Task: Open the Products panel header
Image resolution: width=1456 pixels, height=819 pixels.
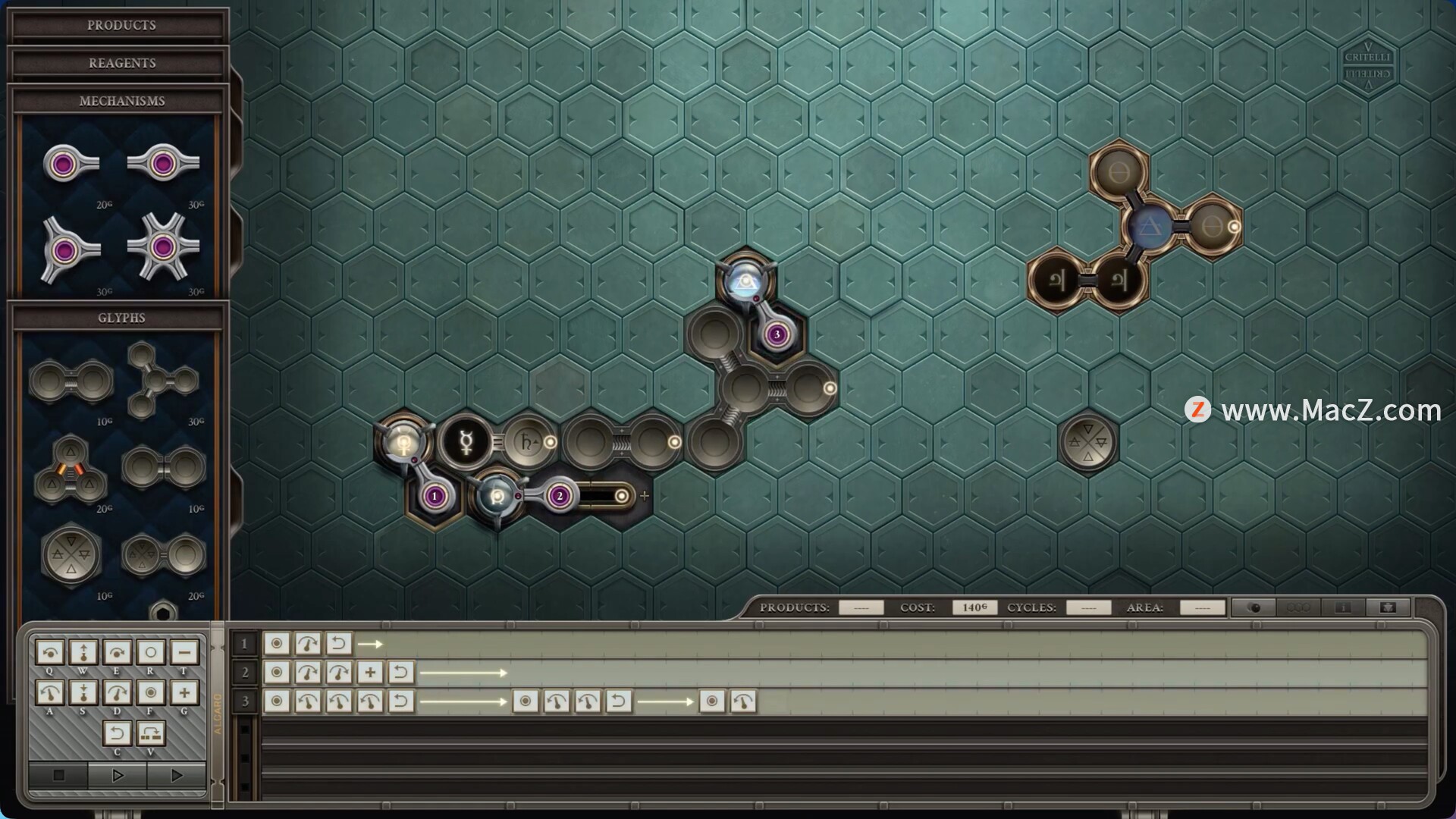Action: coord(121,26)
